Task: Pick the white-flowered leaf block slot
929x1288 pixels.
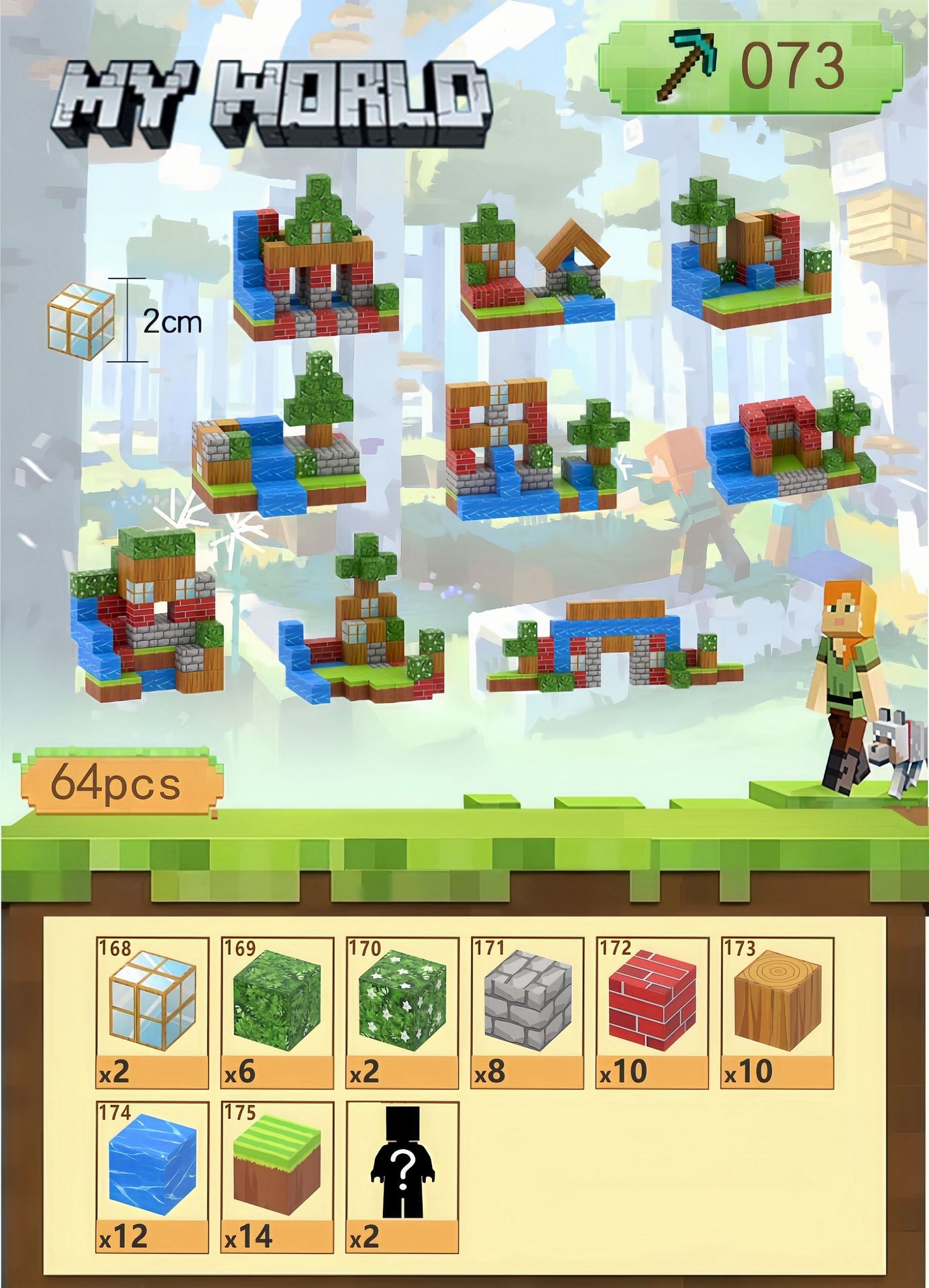Action: 402,1012
